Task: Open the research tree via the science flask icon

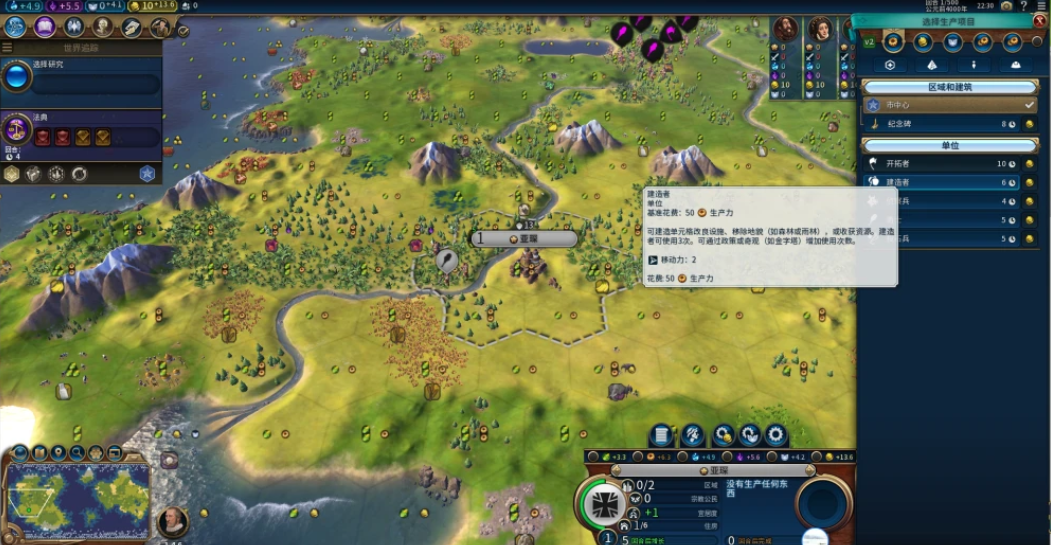Action: point(15,27)
